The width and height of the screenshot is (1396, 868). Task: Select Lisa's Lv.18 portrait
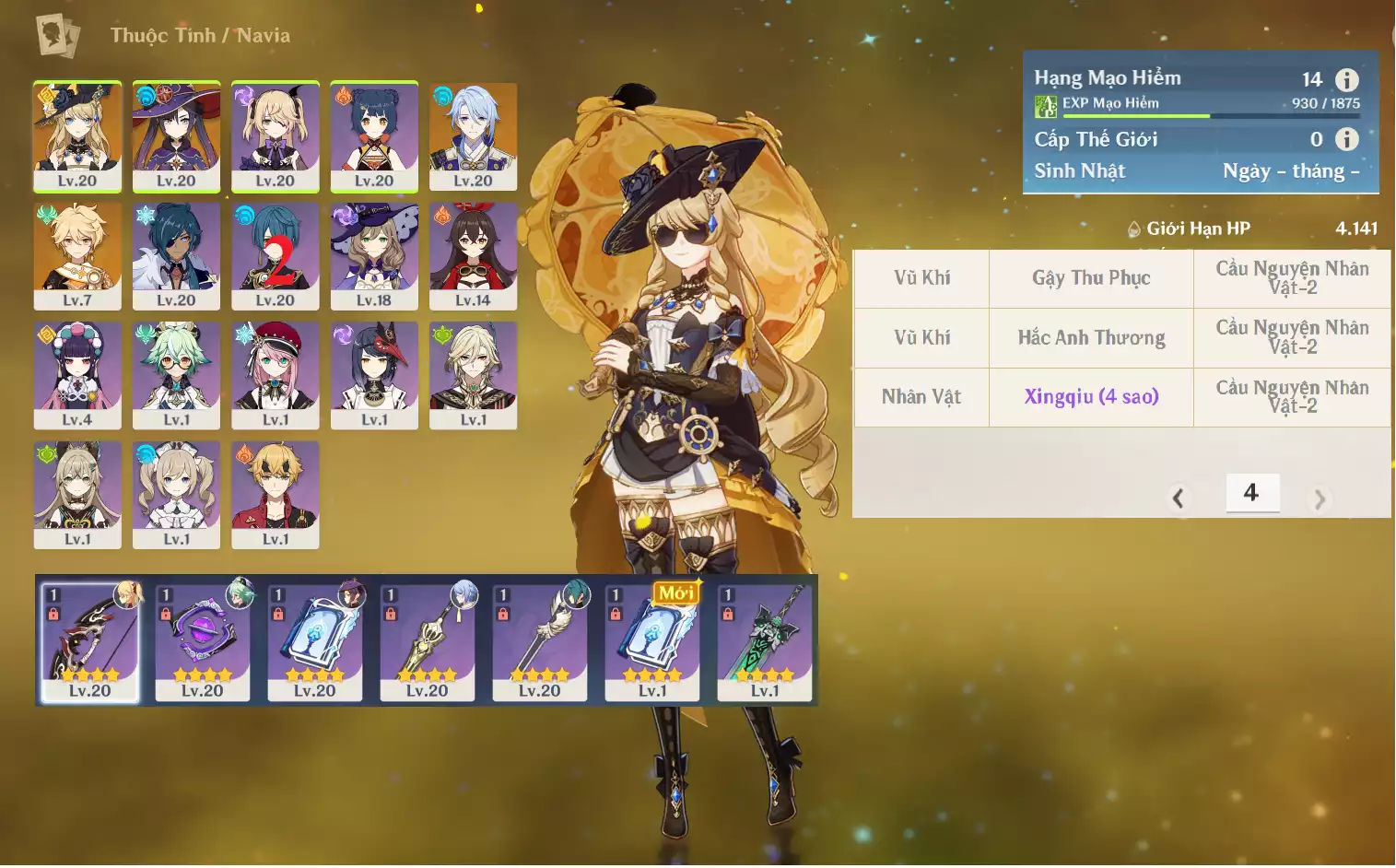tap(374, 255)
